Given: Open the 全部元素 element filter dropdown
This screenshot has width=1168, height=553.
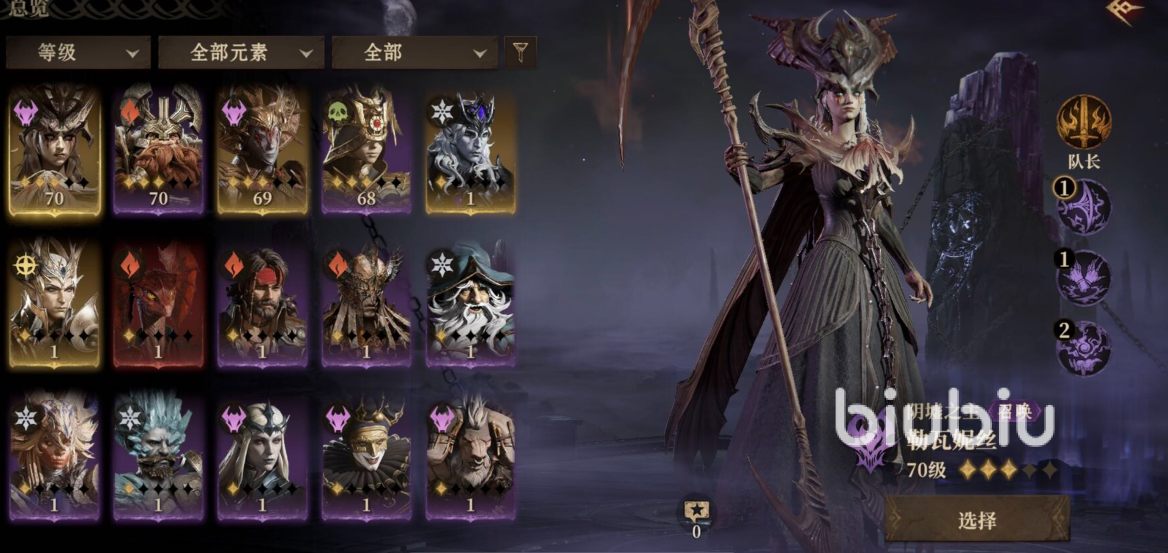Looking at the screenshot, I should pos(241,52).
